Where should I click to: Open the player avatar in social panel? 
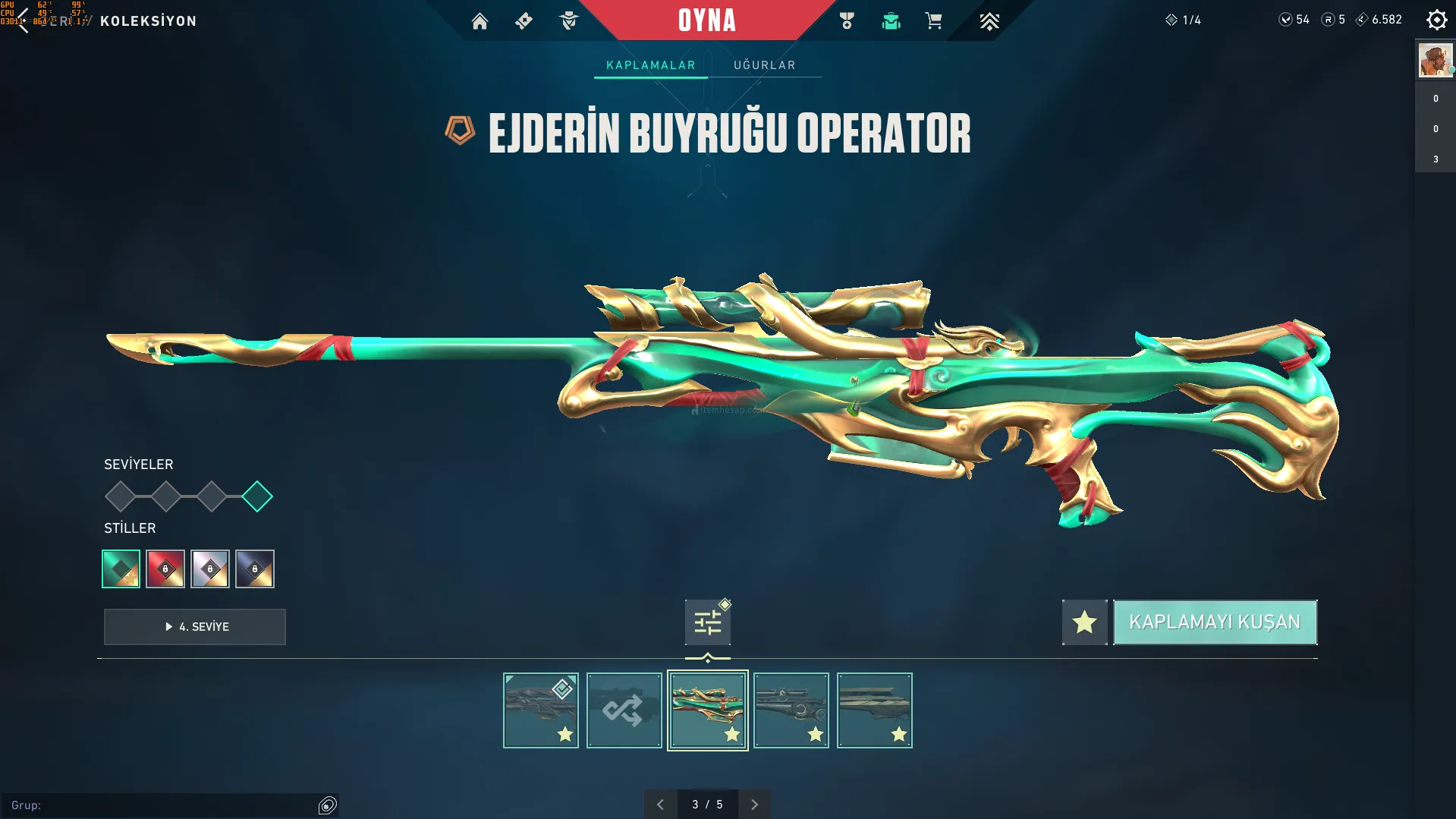pos(1435,60)
